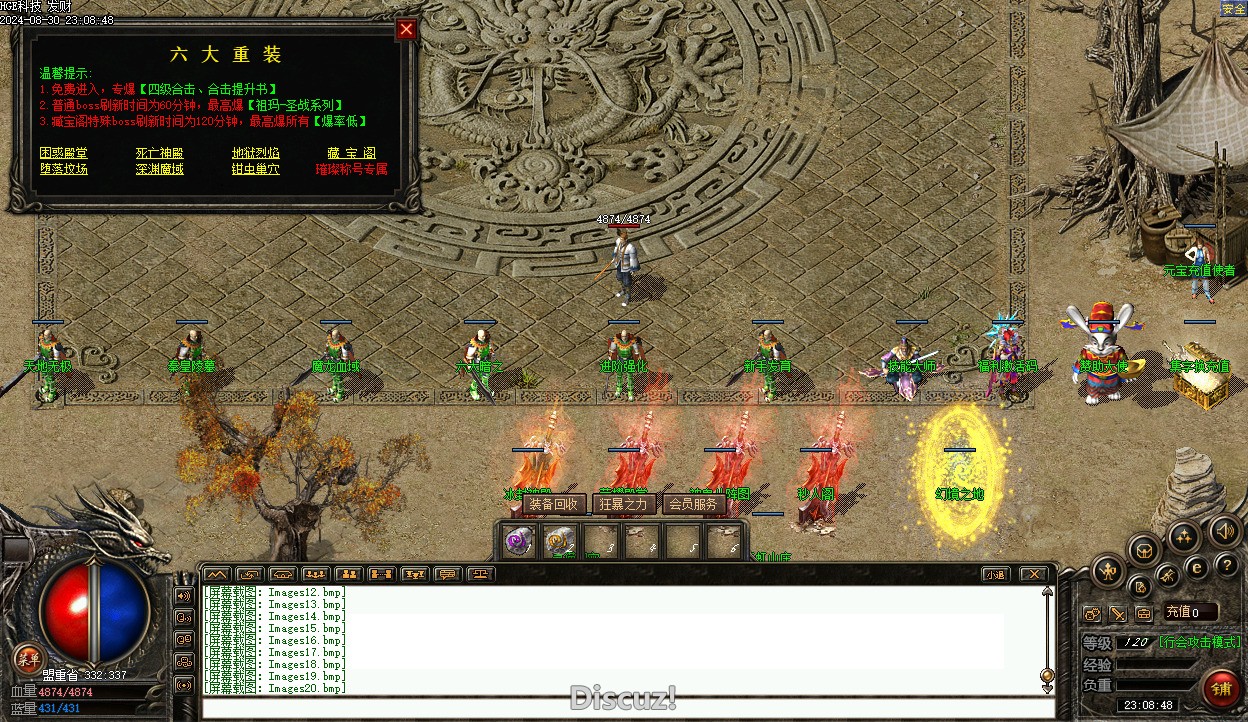The image size is (1248, 722).
Task: Open the 会员服务 menu button
Action: click(693, 504)
